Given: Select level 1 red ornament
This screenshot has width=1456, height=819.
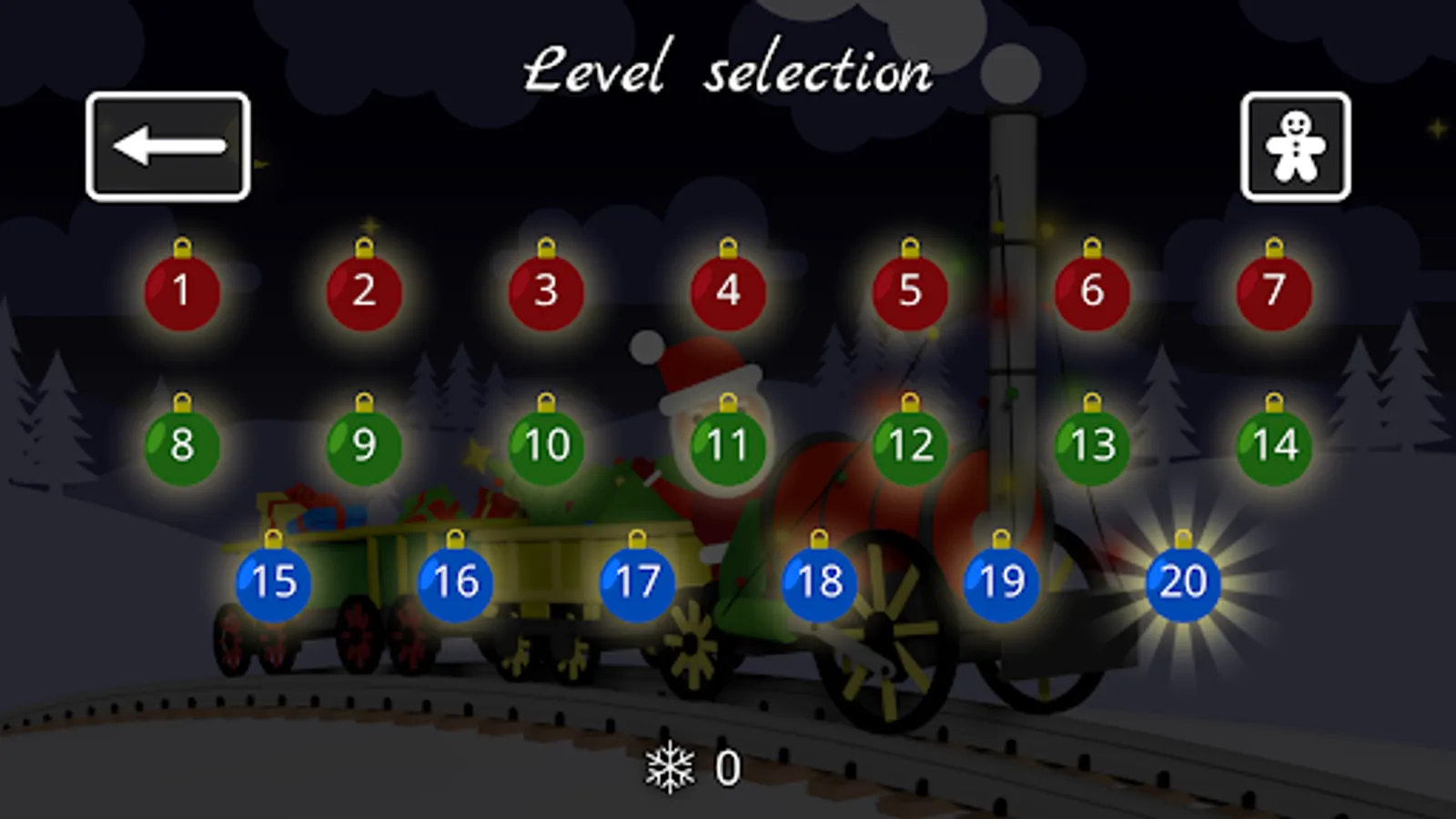Looking at the screenshot, I should pos(182,293).
